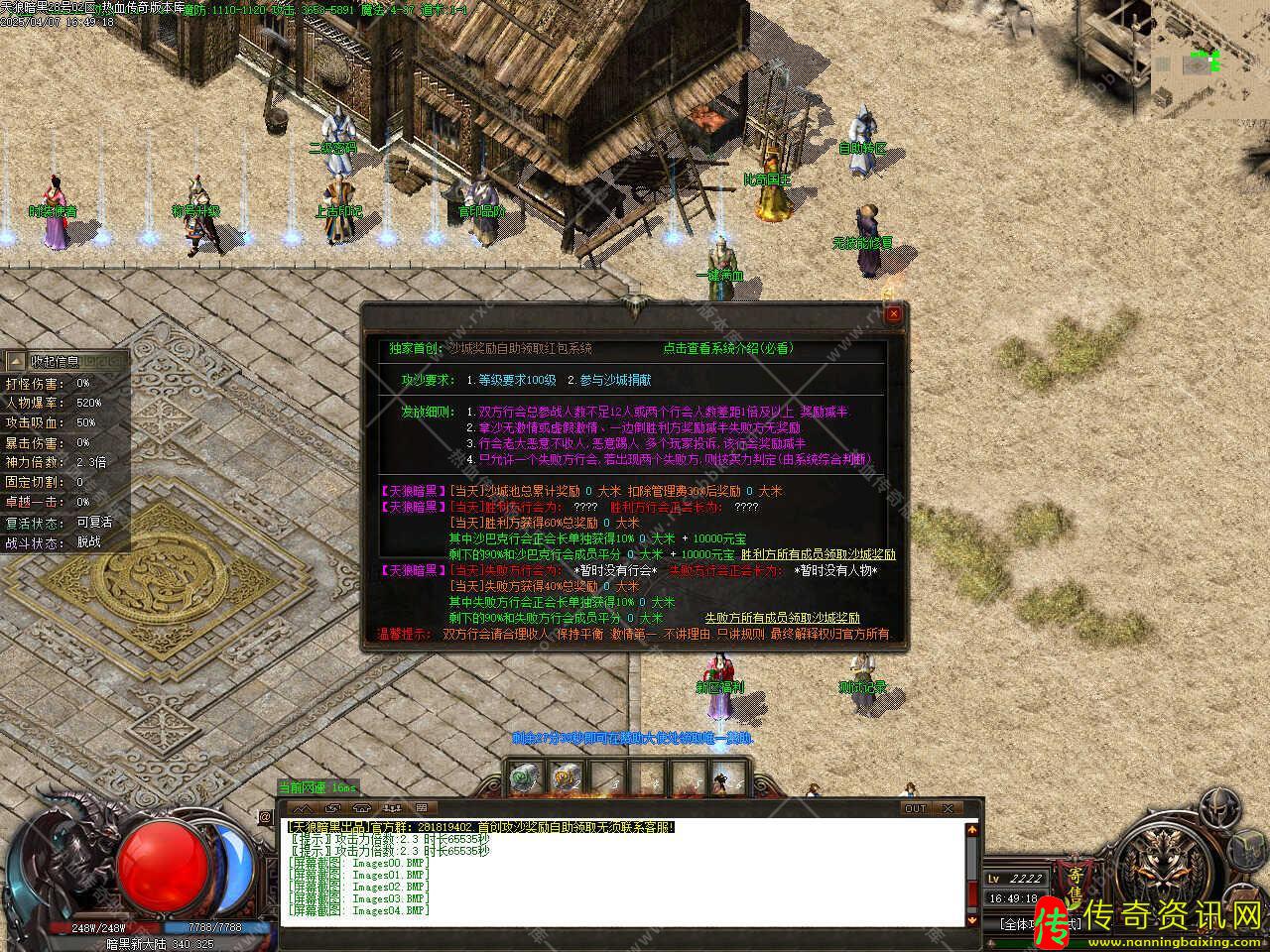Claim the losing side's 失败方所有成员领取沙城奖励
The height and width of the screenshot is (952, 1270).
coord(783,618)
